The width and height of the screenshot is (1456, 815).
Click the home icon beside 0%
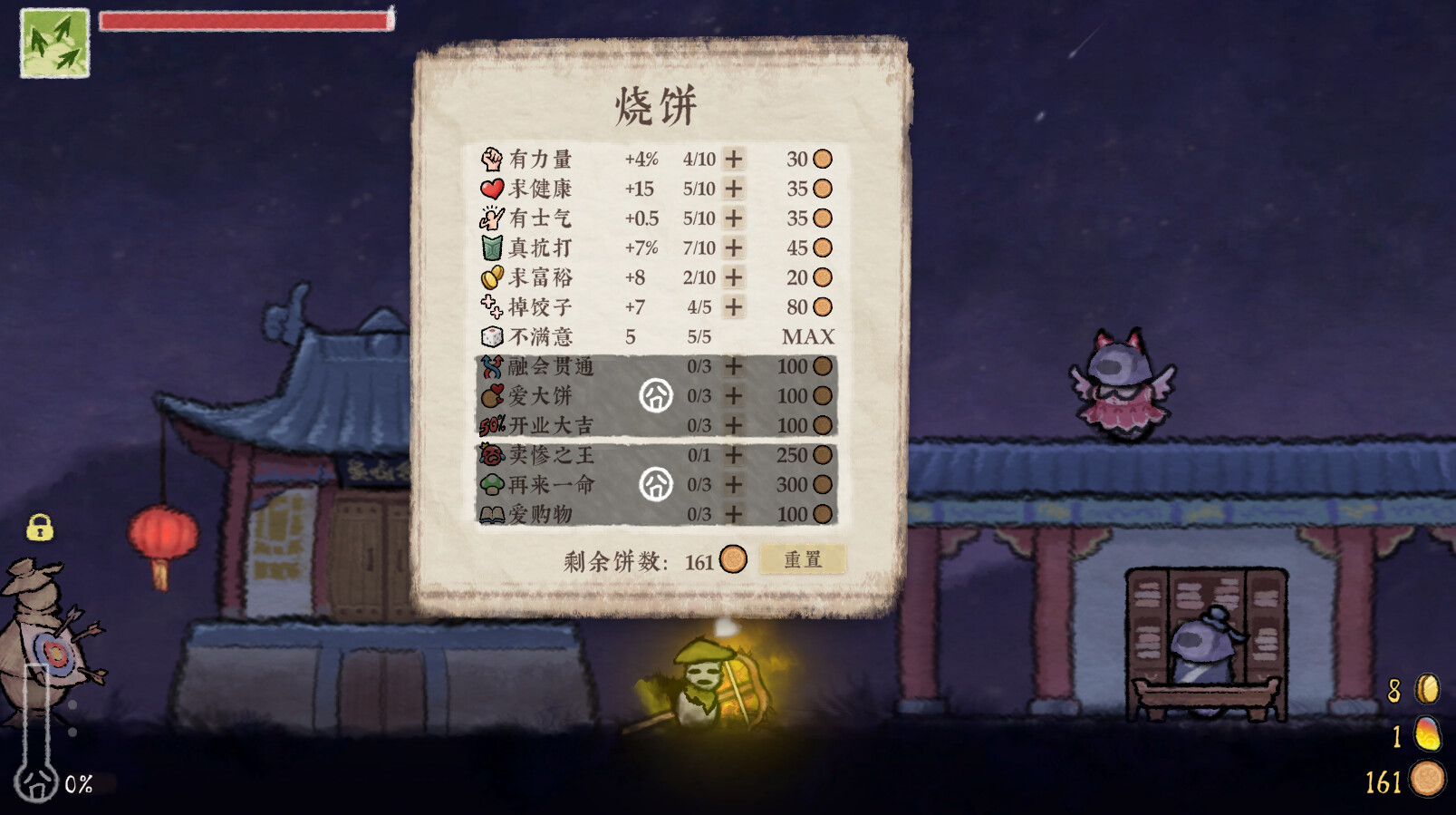[x=36, y=784]
